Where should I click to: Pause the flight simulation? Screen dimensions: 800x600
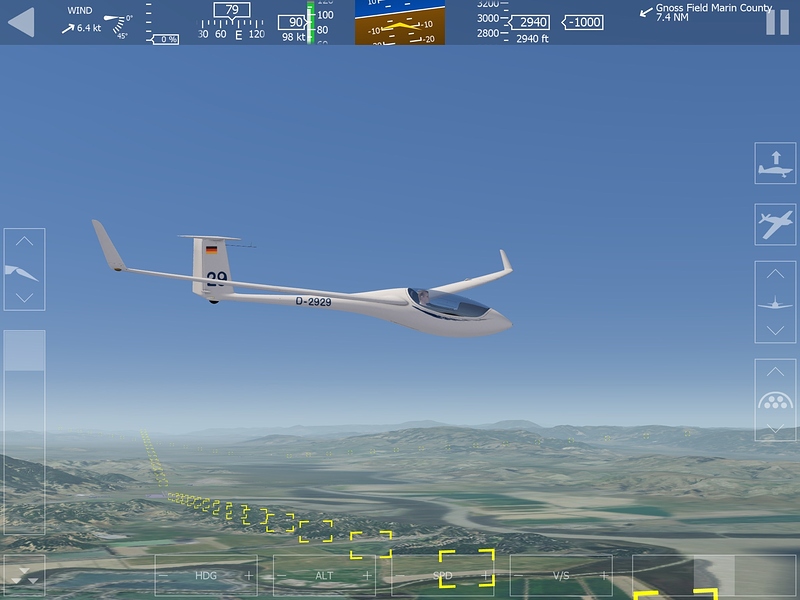pos(776,21)
